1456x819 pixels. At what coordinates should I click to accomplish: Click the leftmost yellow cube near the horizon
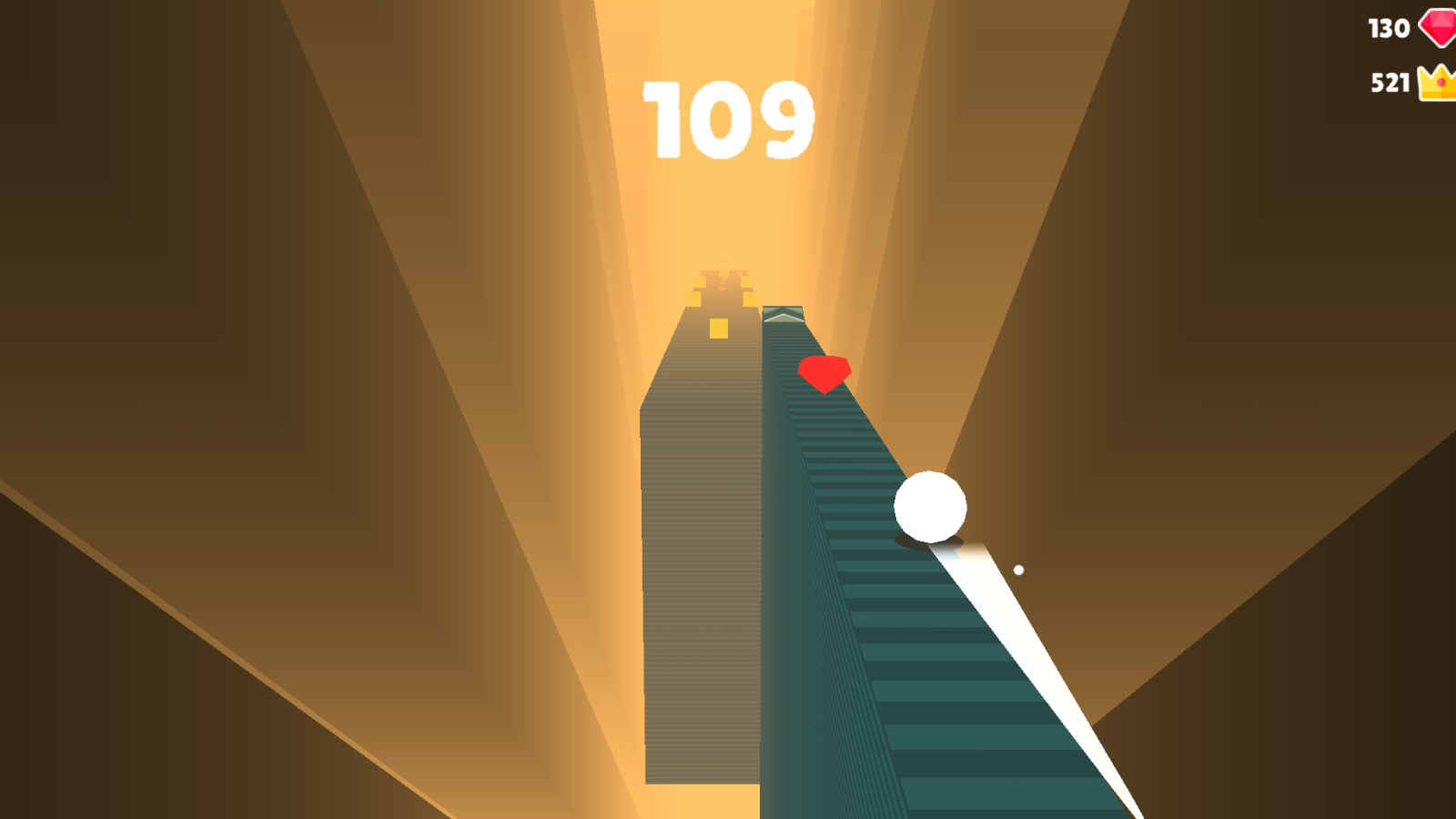click(694, 298)
